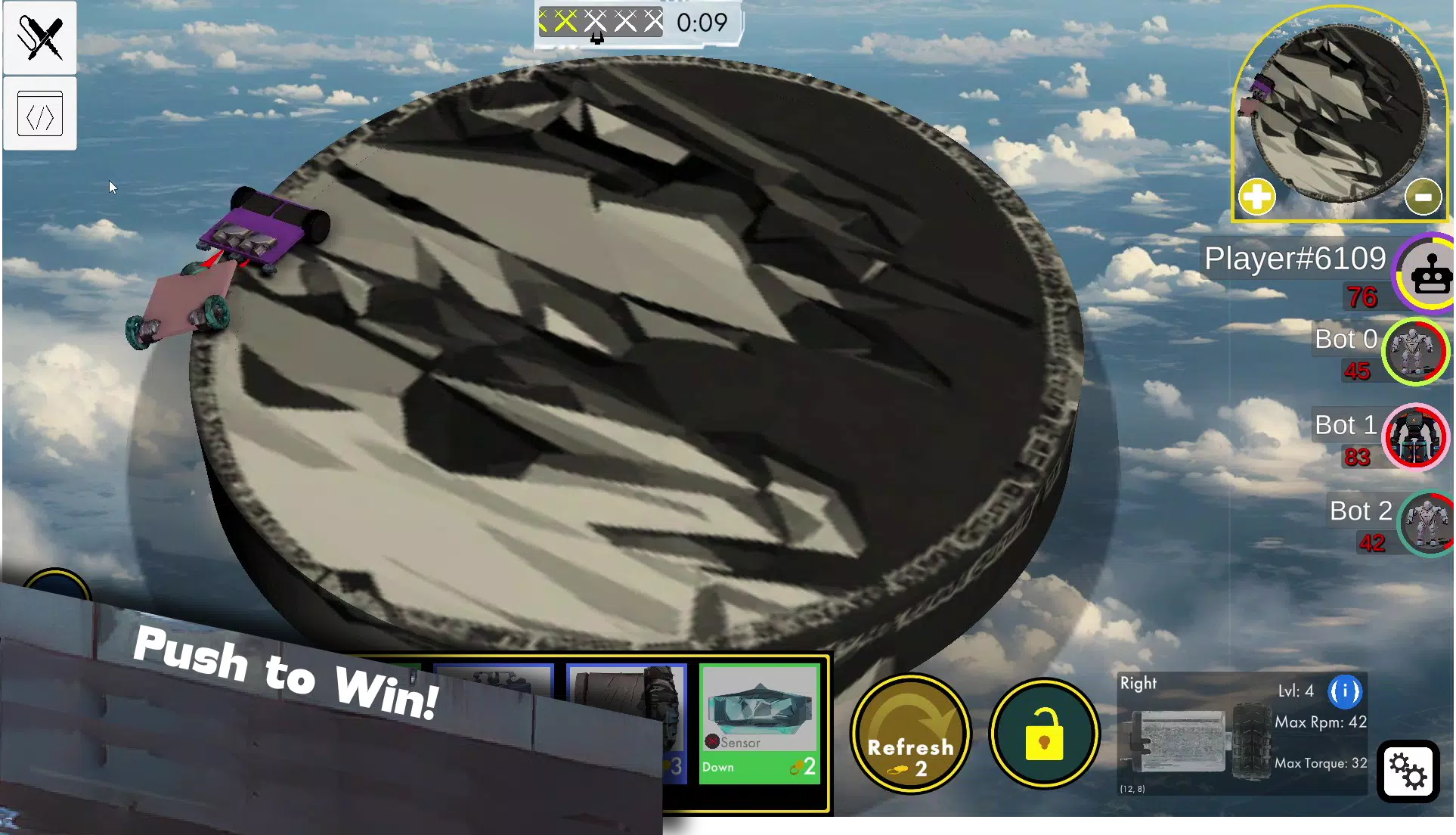Click the info icon on the Right motor panel
This screenshot has height=835, width=1456.
(x=1346, y=691)
